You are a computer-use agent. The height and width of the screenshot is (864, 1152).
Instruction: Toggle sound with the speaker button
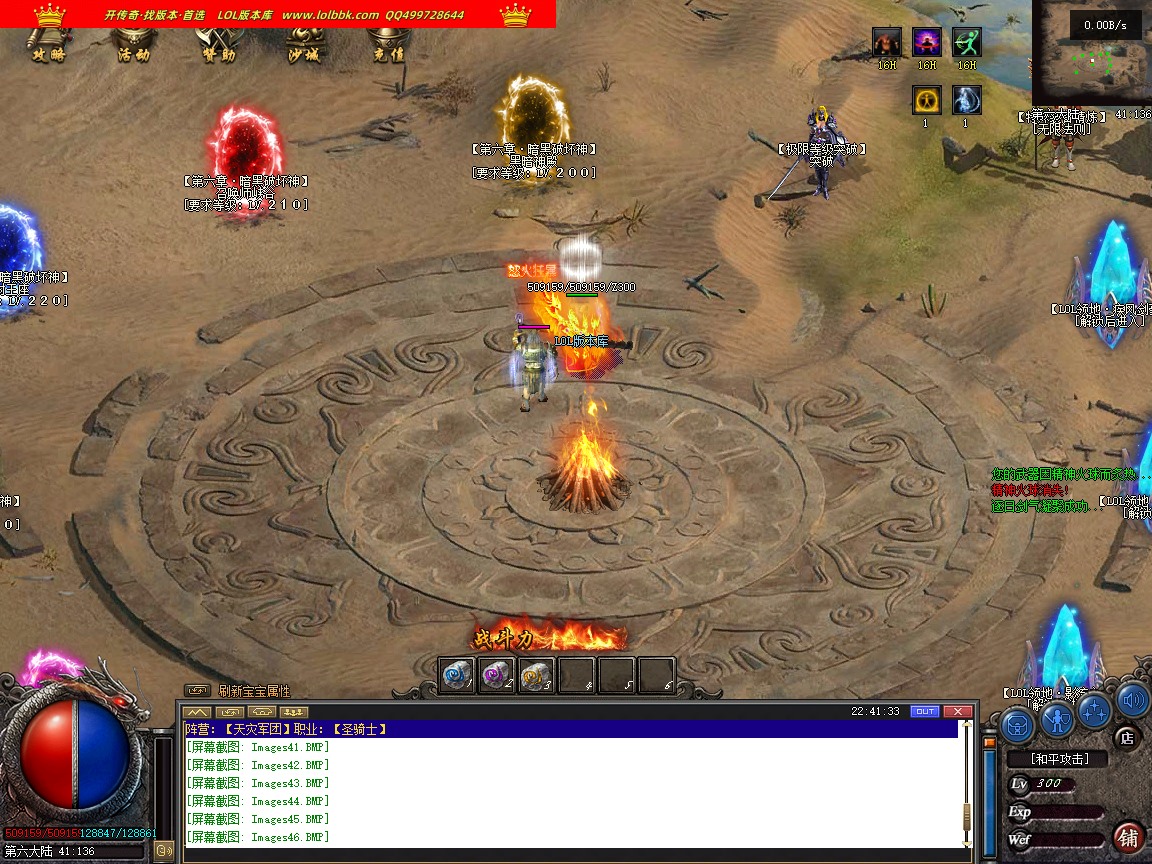pos(1132,700)
